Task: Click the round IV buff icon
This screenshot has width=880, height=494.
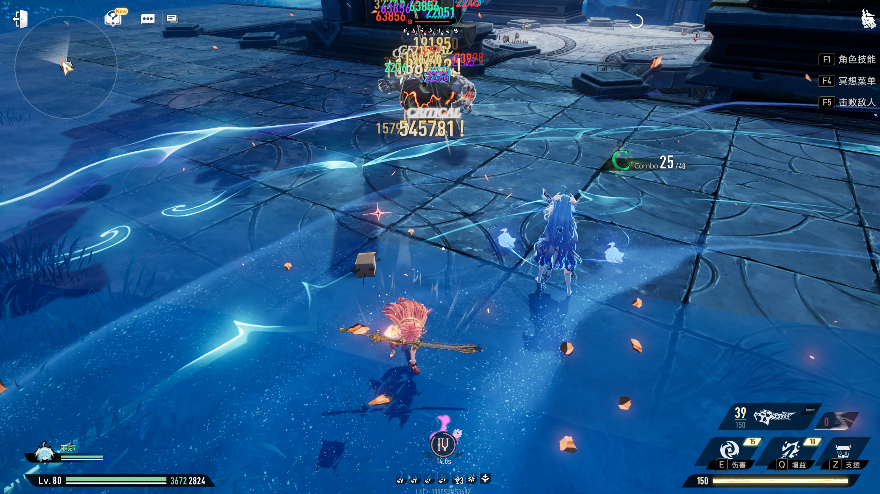Action: (441, 445)
